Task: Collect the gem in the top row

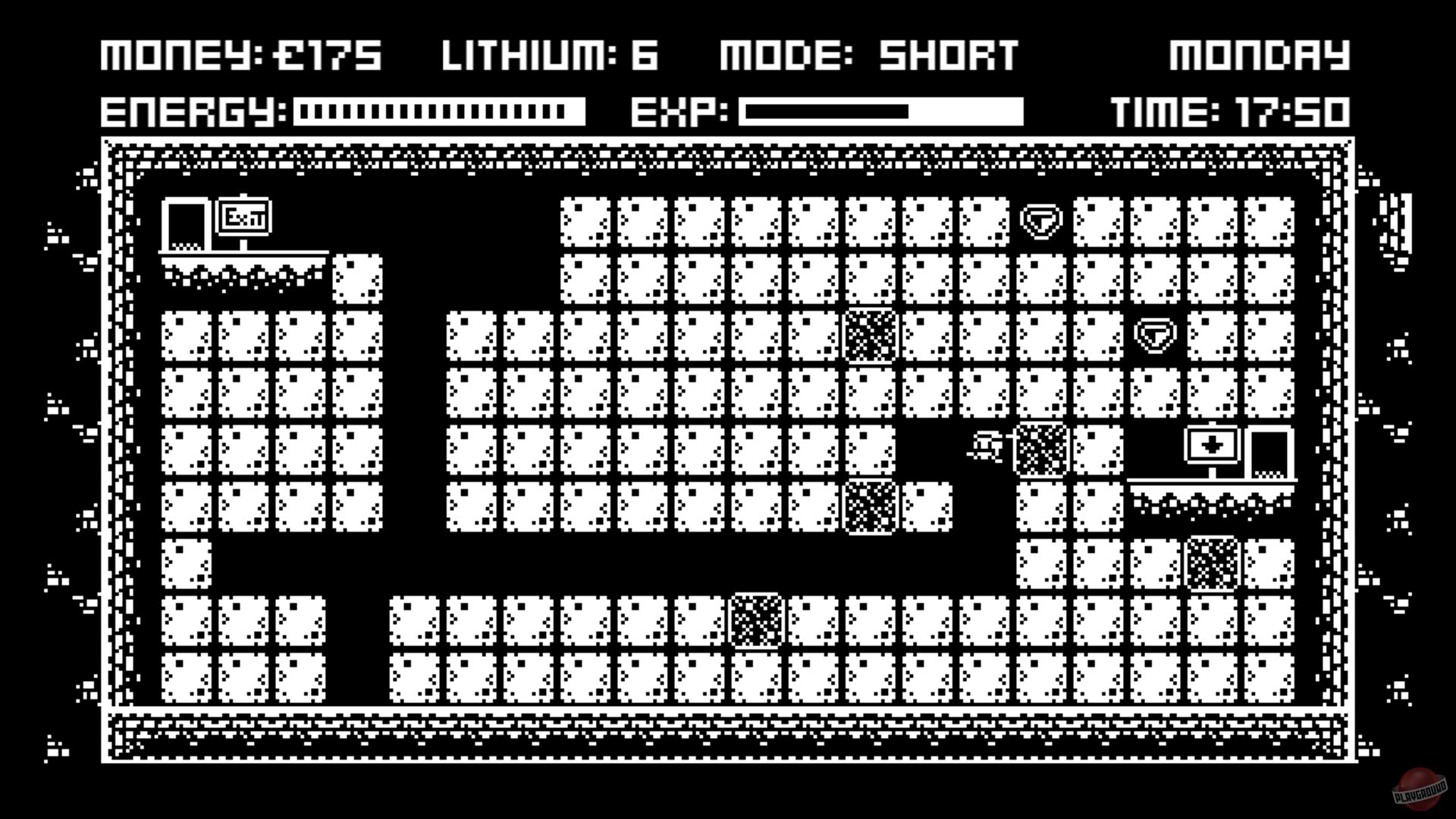Action: coord(1042,220)
